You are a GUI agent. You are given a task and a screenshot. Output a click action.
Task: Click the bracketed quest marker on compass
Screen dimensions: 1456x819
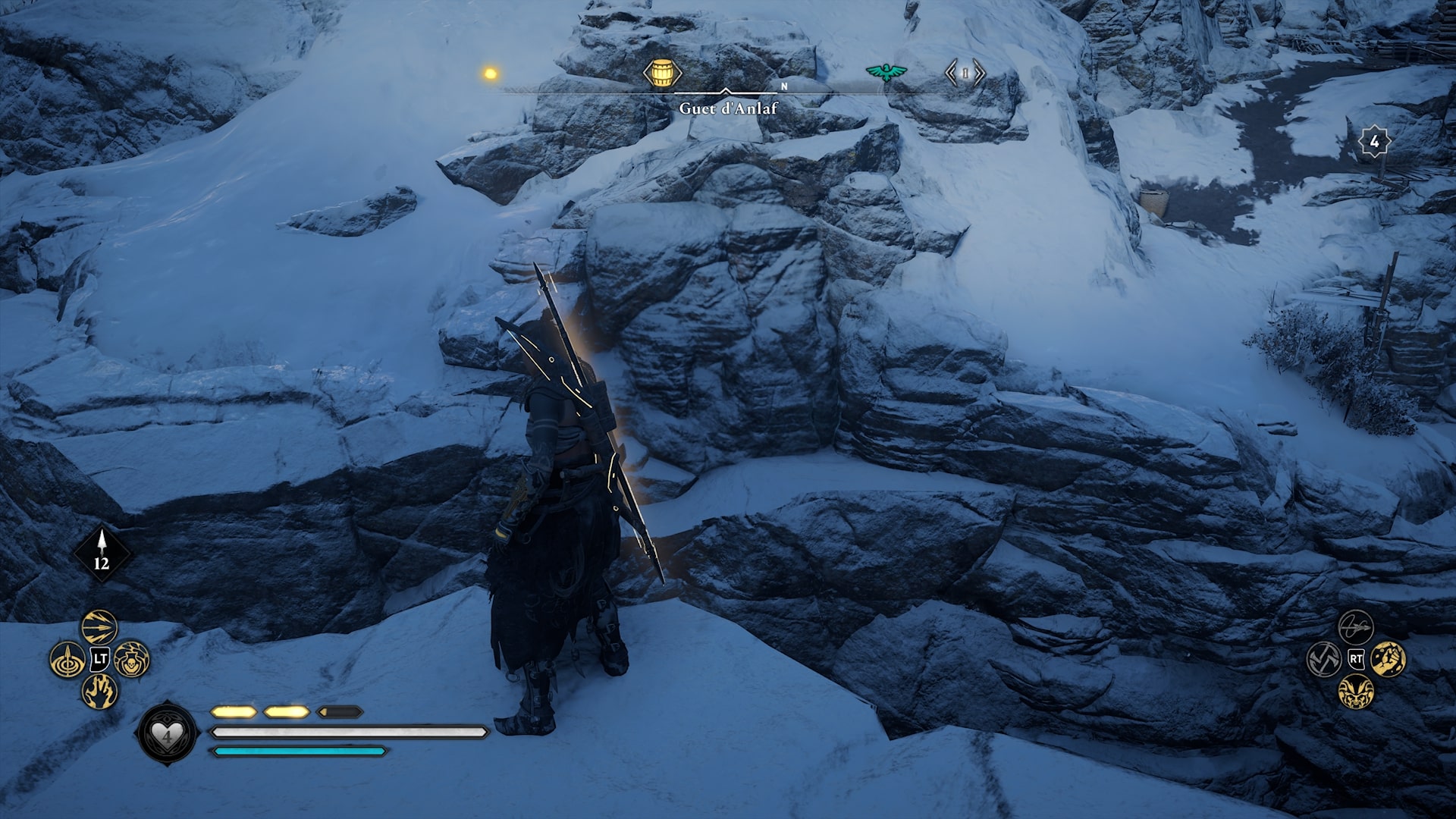tap(965, 74)
